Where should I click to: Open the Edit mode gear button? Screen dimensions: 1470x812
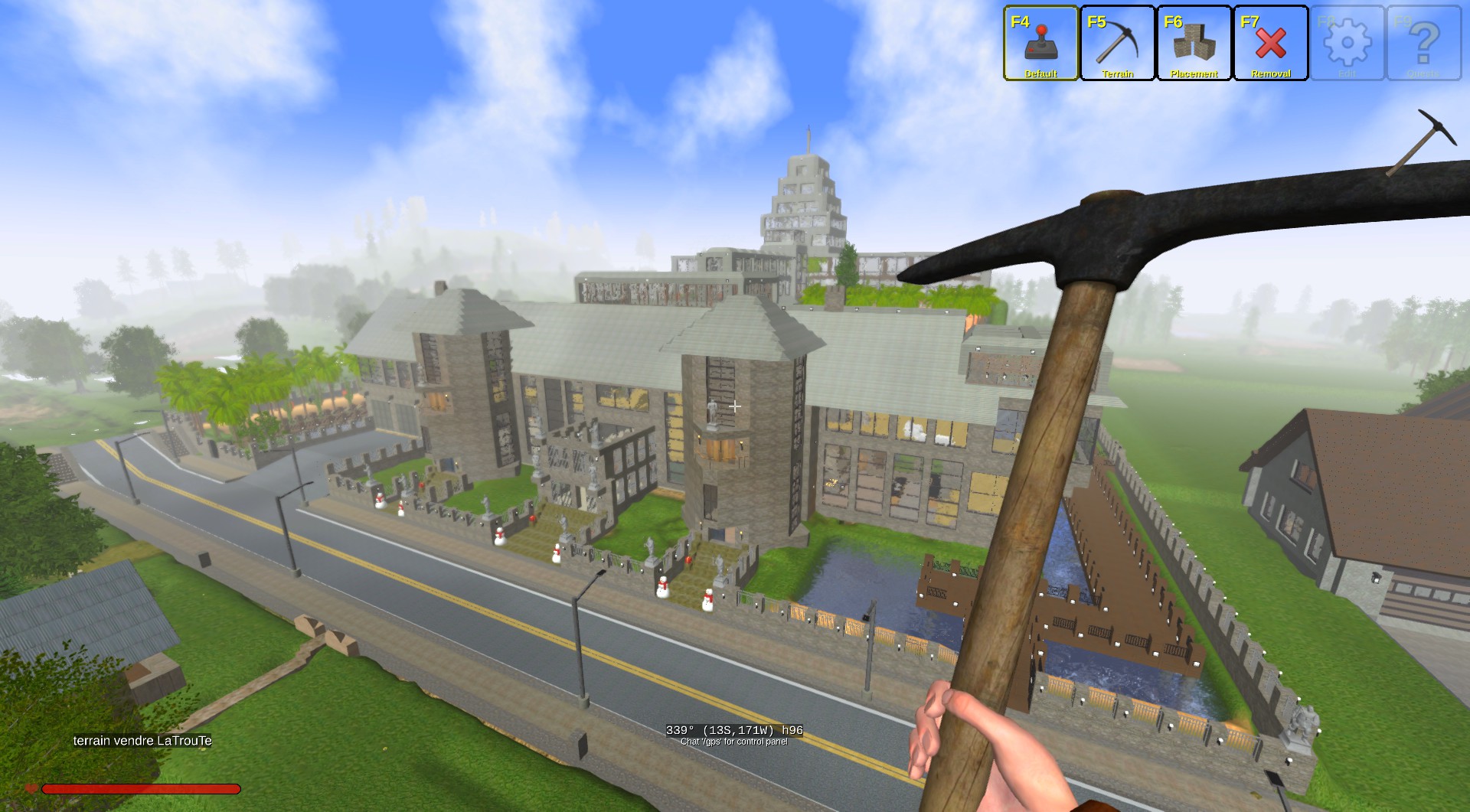pyautogui.click(x=1347, y=44)
